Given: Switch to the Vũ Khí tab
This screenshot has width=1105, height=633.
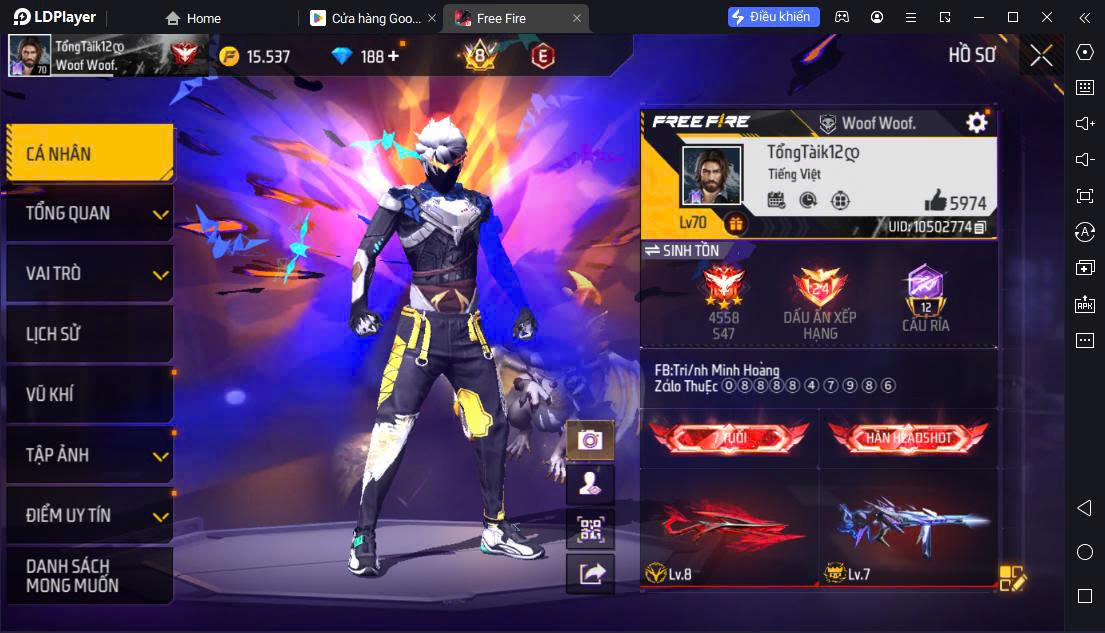Looking at the screenshot, I should (89, 394).
